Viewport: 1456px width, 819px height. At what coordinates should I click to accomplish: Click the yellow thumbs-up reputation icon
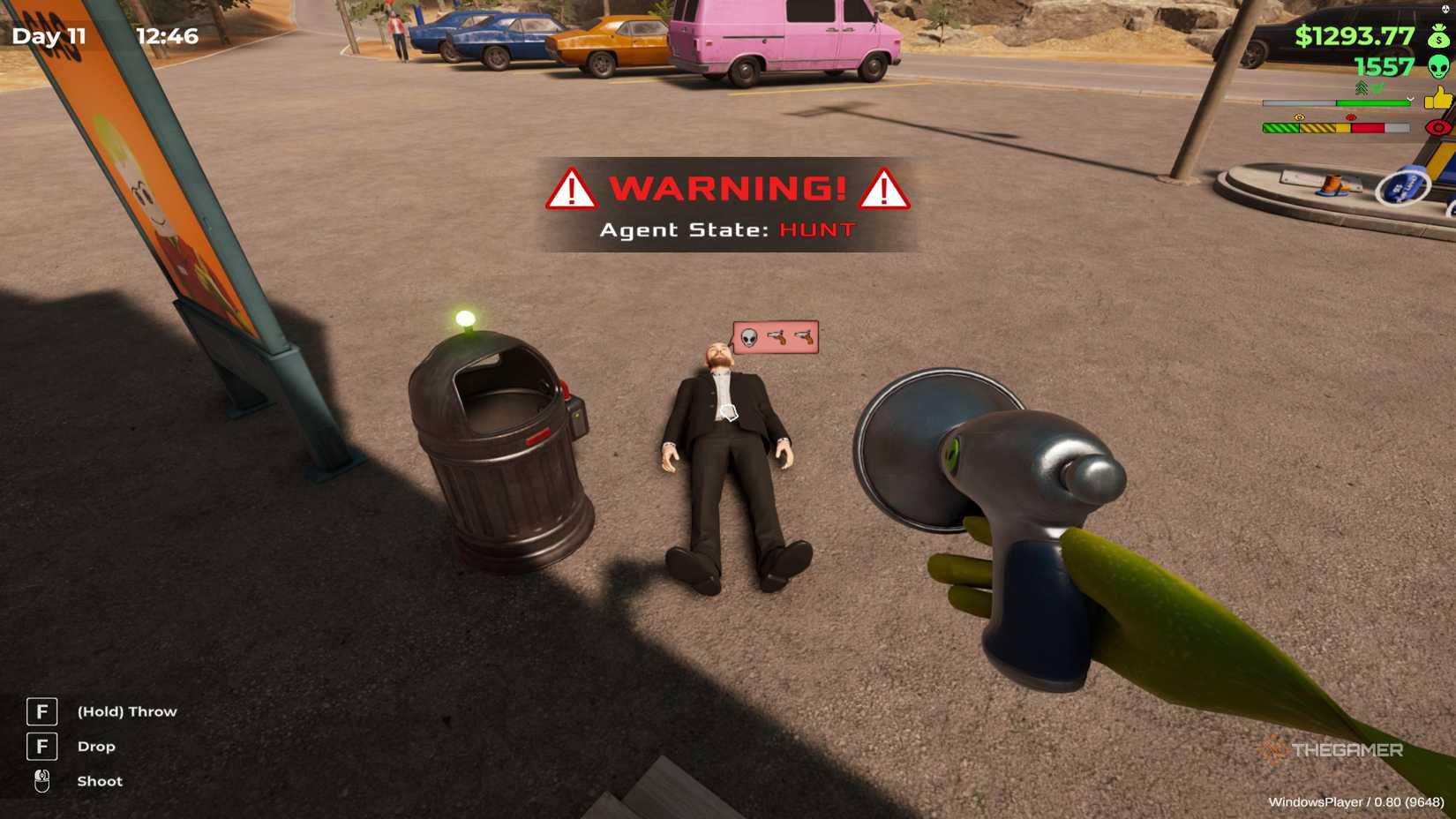(1440, 99)
